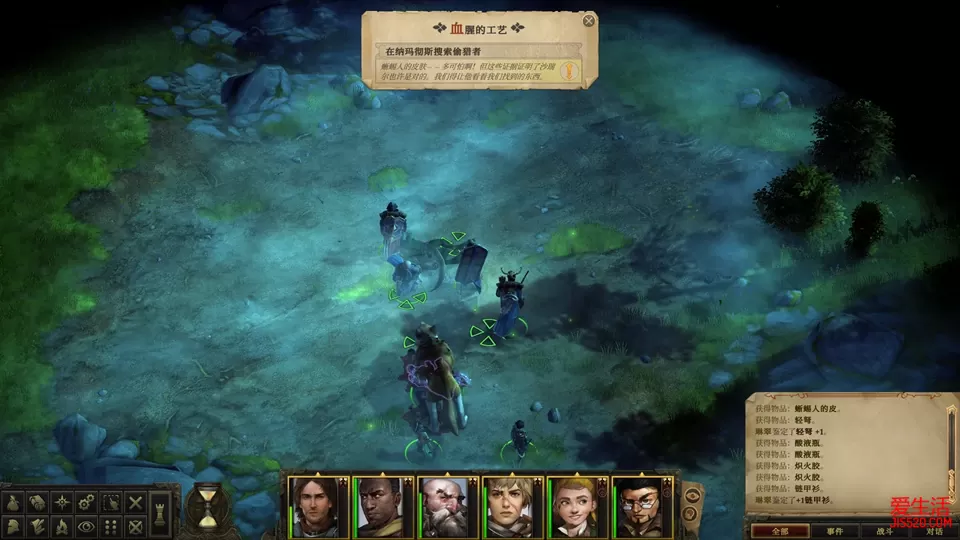Click the hourglass pause button
Viewport: 960px width, 540px height.
(x=207, y=507)
